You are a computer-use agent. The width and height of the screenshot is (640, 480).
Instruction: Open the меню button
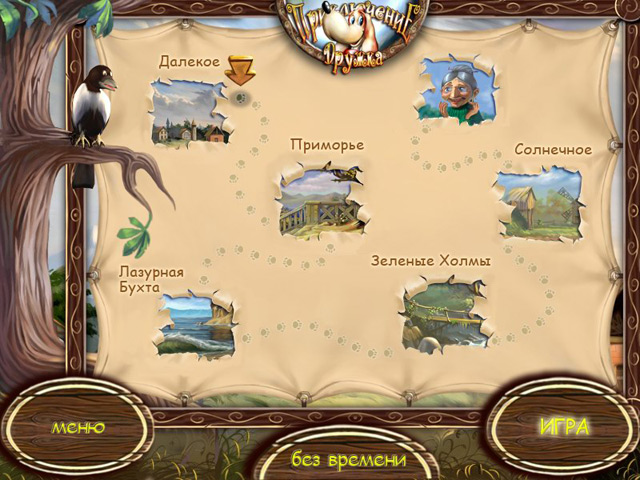pyautogui.click(x=78, y=428)
